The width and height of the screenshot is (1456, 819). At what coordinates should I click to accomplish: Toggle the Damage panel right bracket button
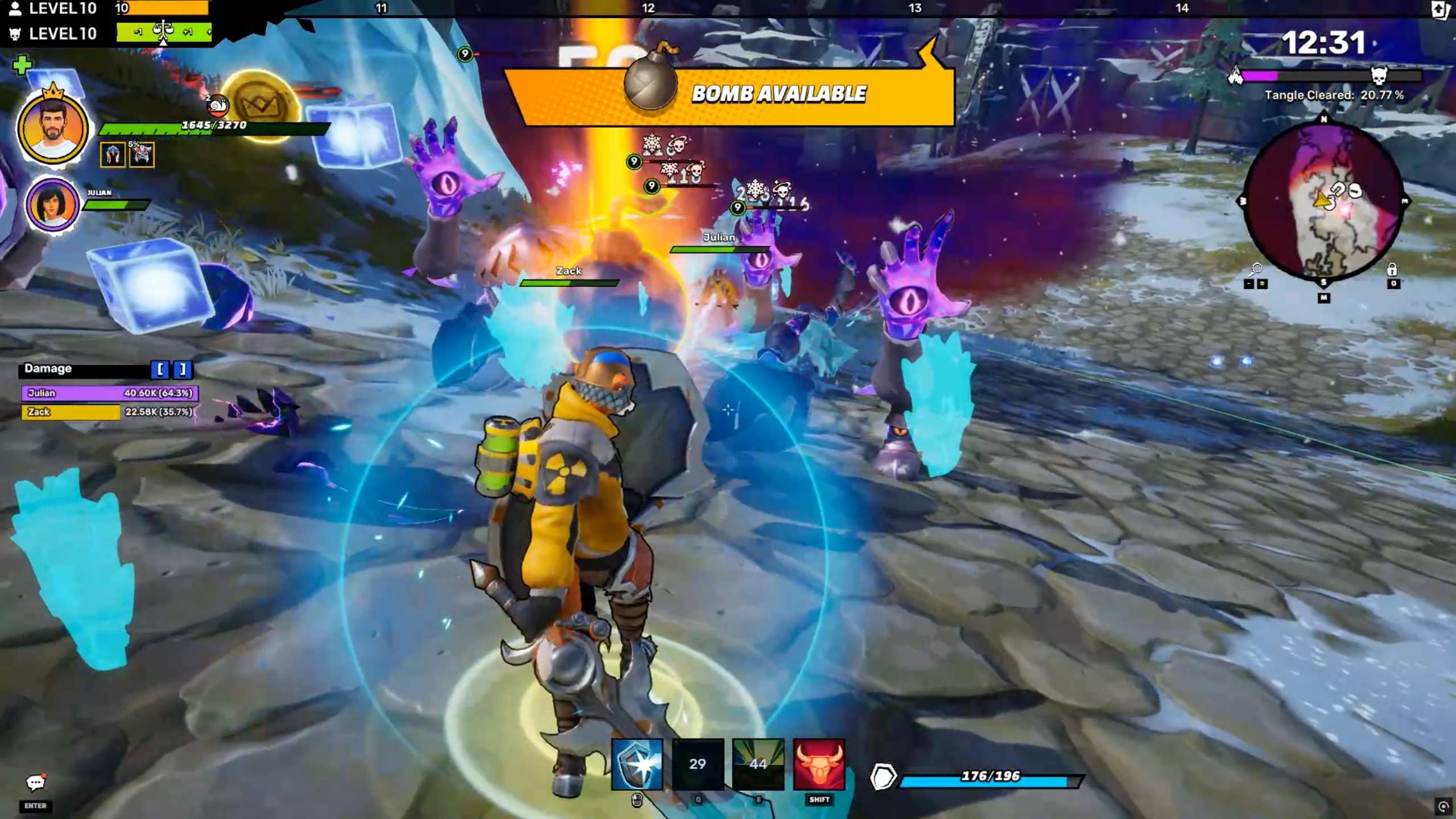pos(182,369)
